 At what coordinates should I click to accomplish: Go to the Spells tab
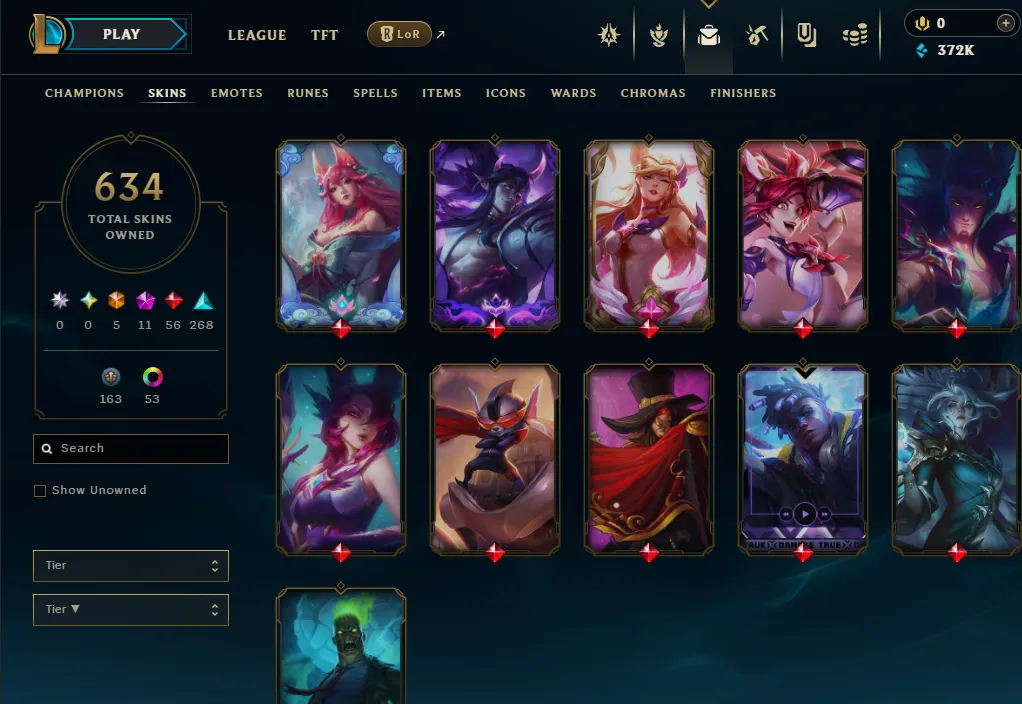375,93
